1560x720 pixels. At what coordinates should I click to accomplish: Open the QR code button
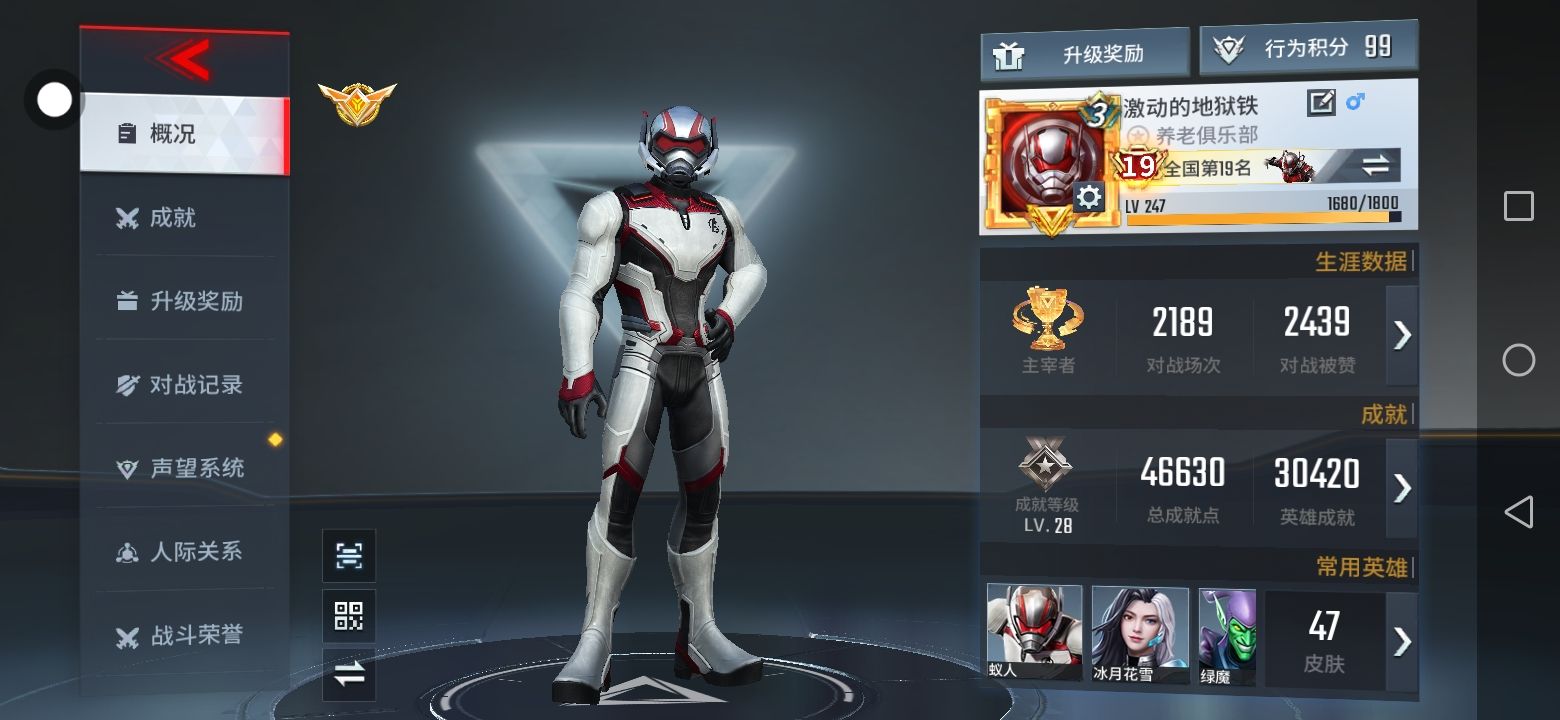[349, 616]
